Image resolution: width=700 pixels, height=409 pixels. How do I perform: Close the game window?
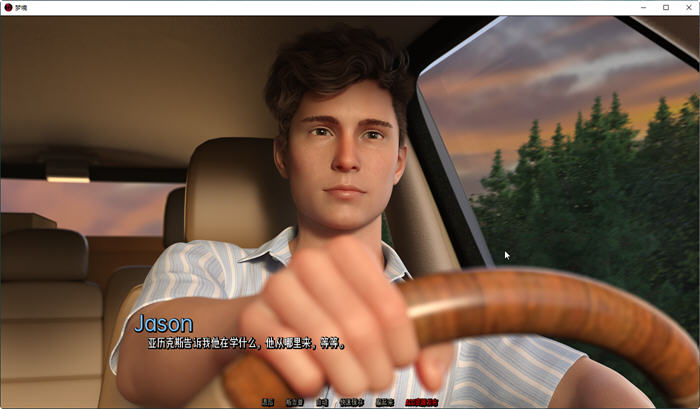[688, 7]
